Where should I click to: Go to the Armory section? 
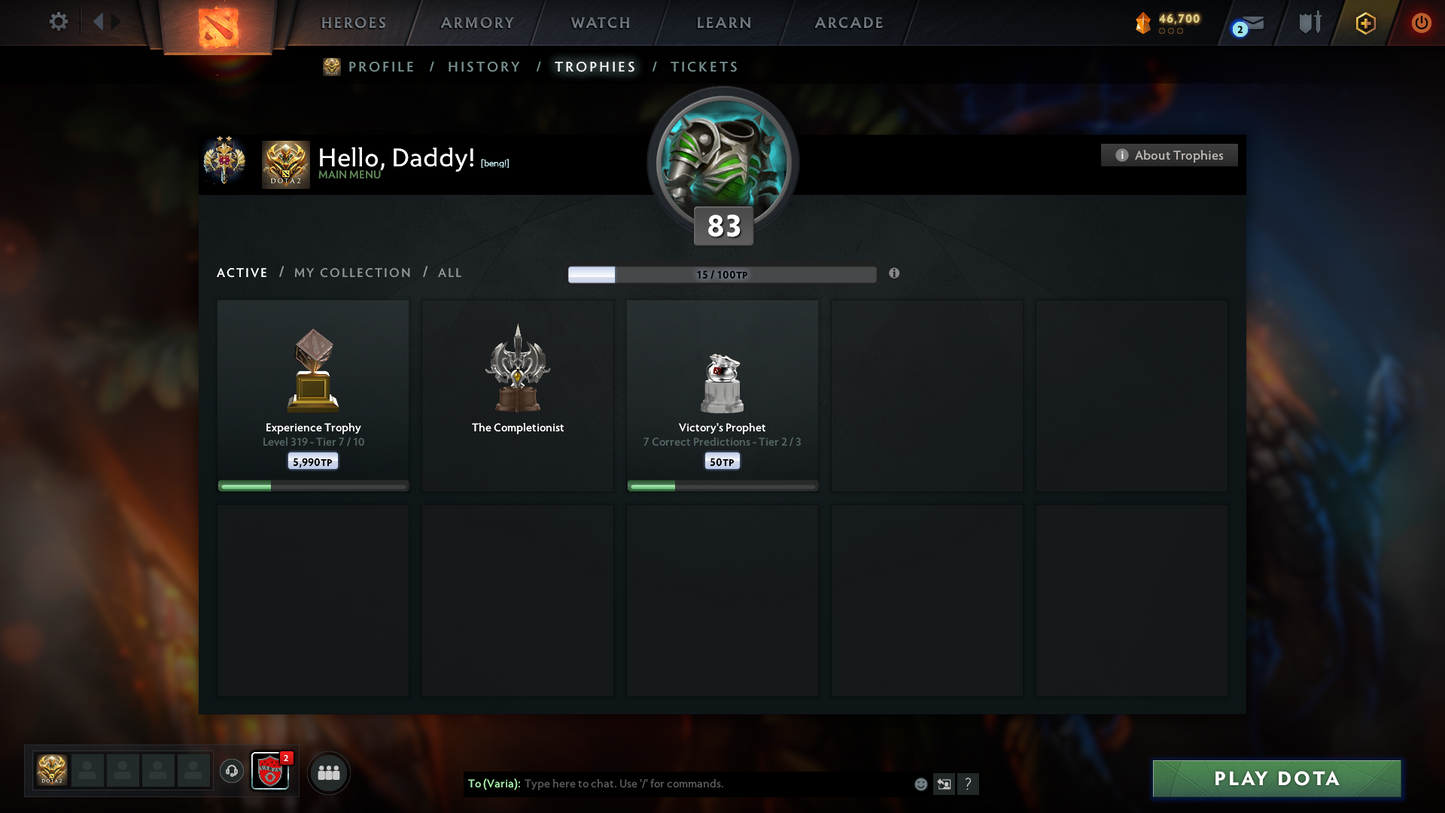click(x=477, y=23)
